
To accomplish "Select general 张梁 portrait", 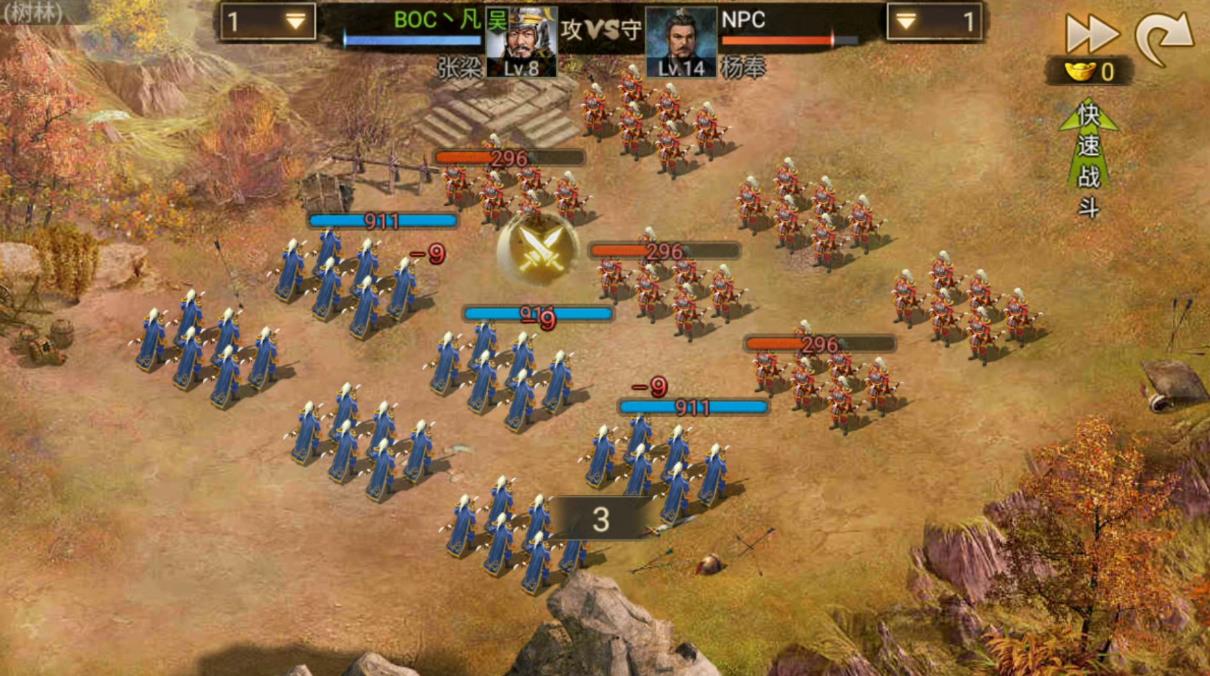I will coord(520,42).
